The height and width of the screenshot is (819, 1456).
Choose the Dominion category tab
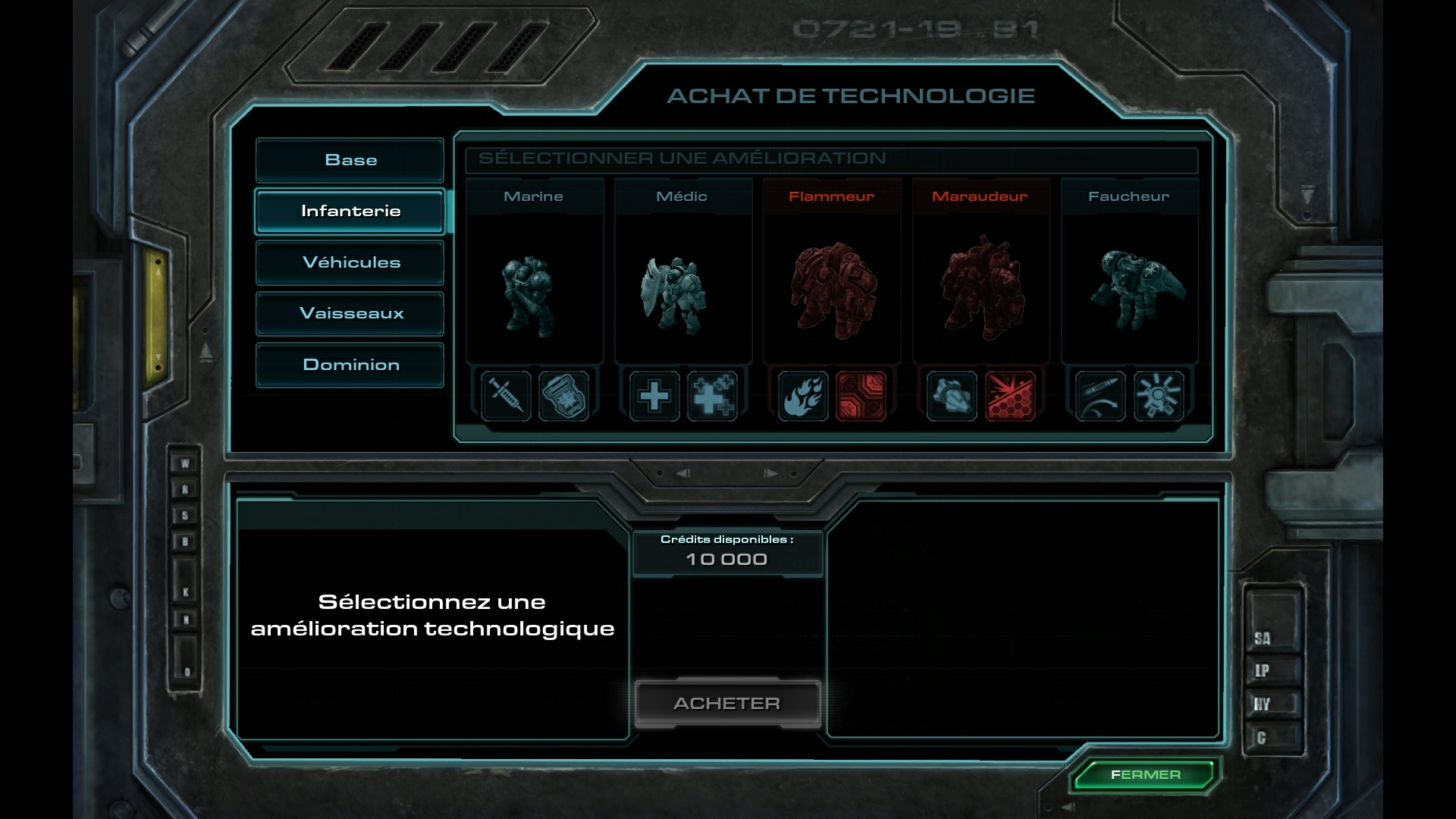350,365
